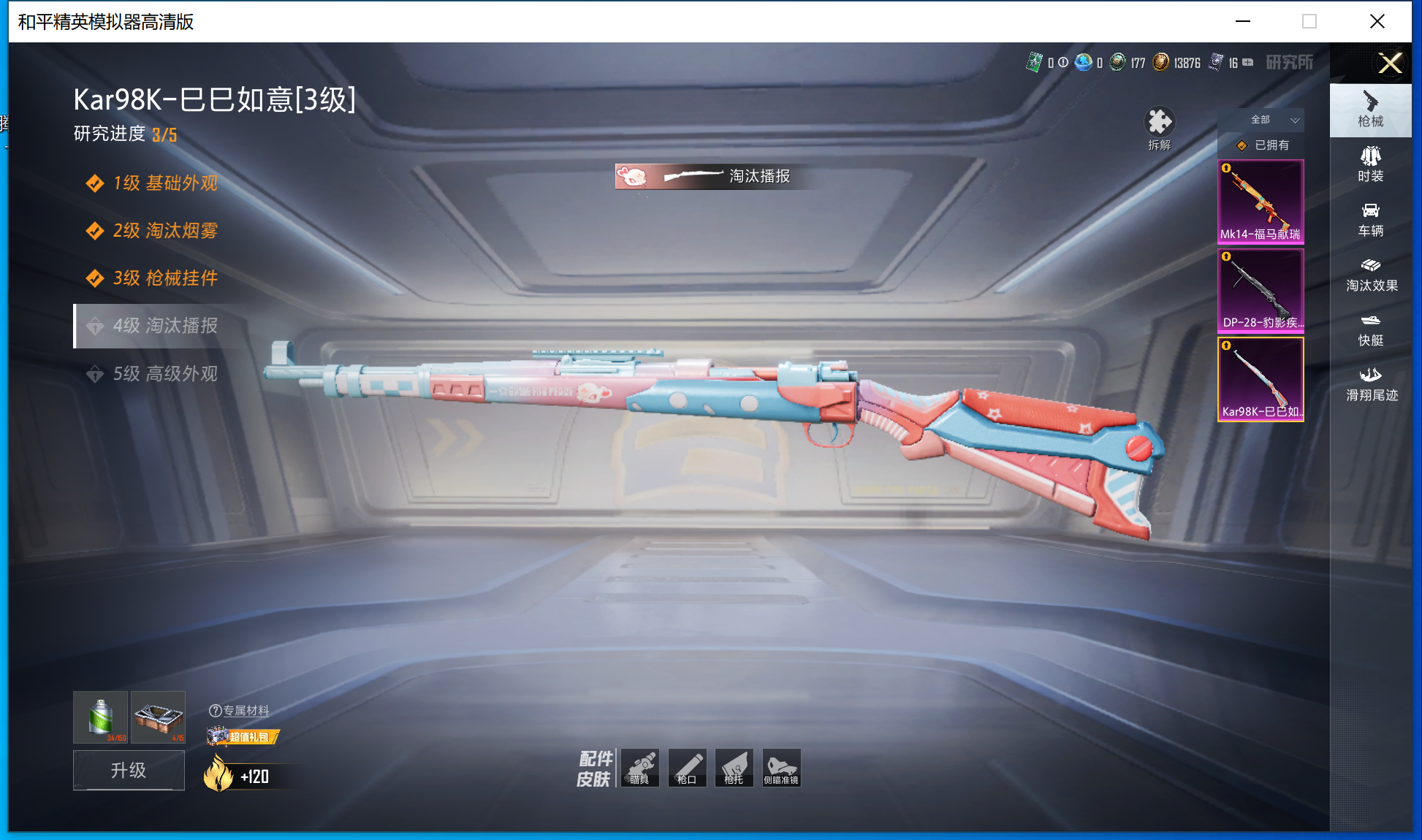Select the Mk14-福马献瑞 skin thumbnail

coord(1261,202)
